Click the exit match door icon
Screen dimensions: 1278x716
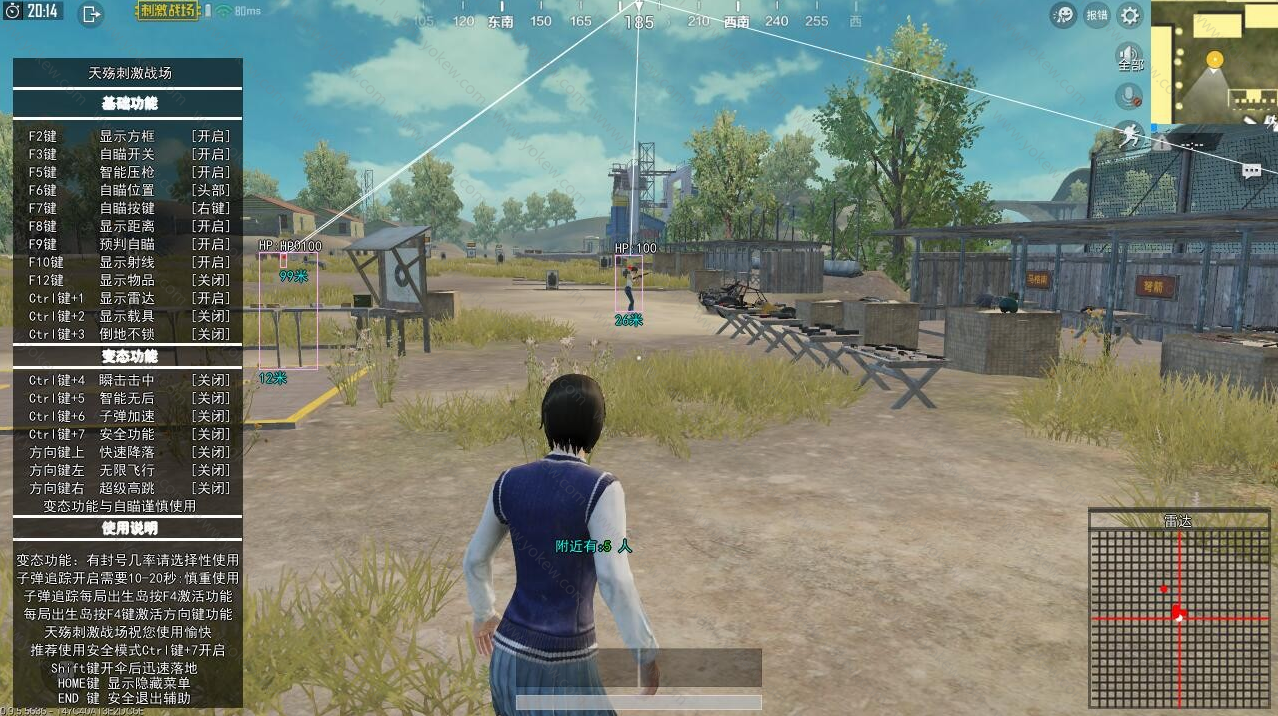pyautogui.click(x=91, y=14)
